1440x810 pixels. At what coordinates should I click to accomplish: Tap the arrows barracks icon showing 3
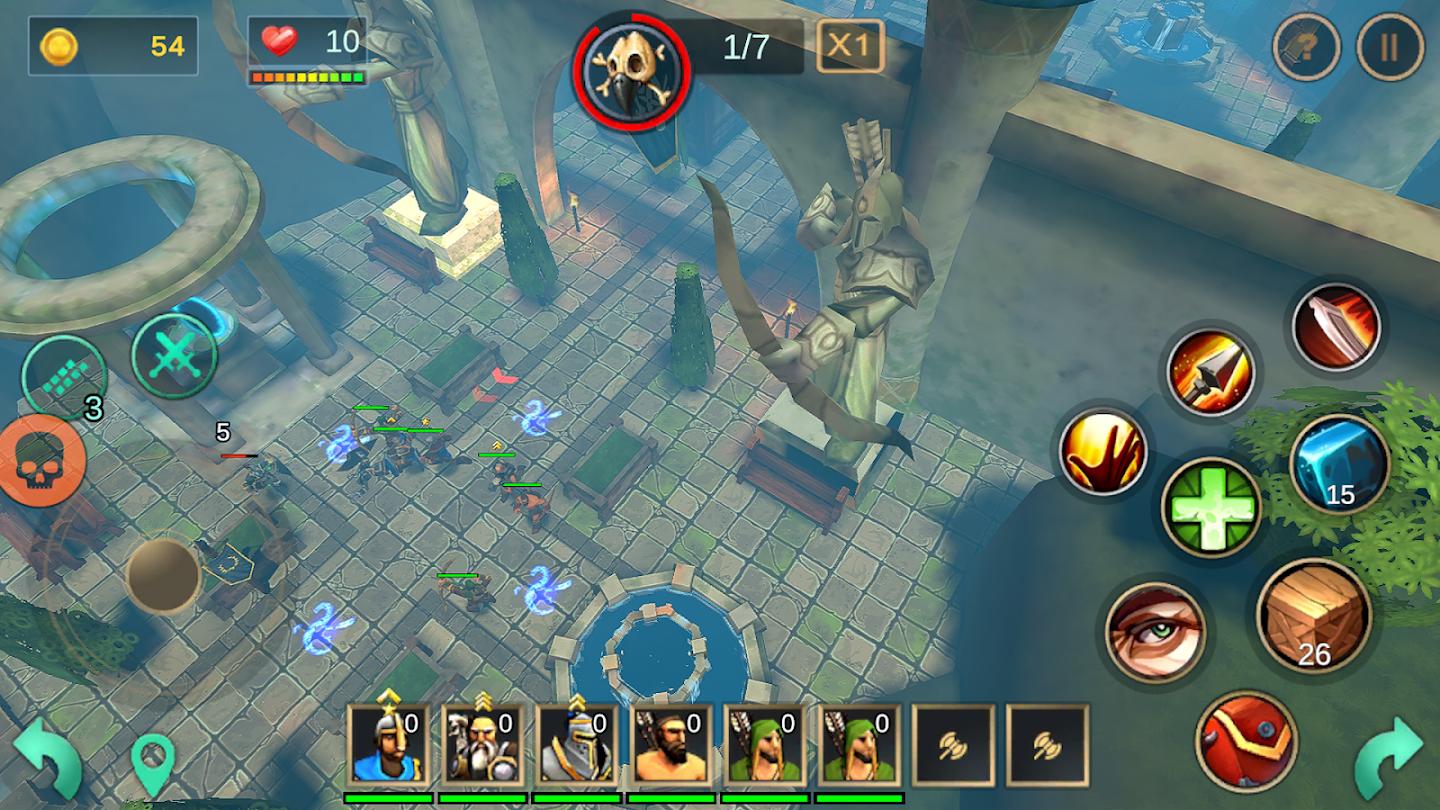(67, 376)
